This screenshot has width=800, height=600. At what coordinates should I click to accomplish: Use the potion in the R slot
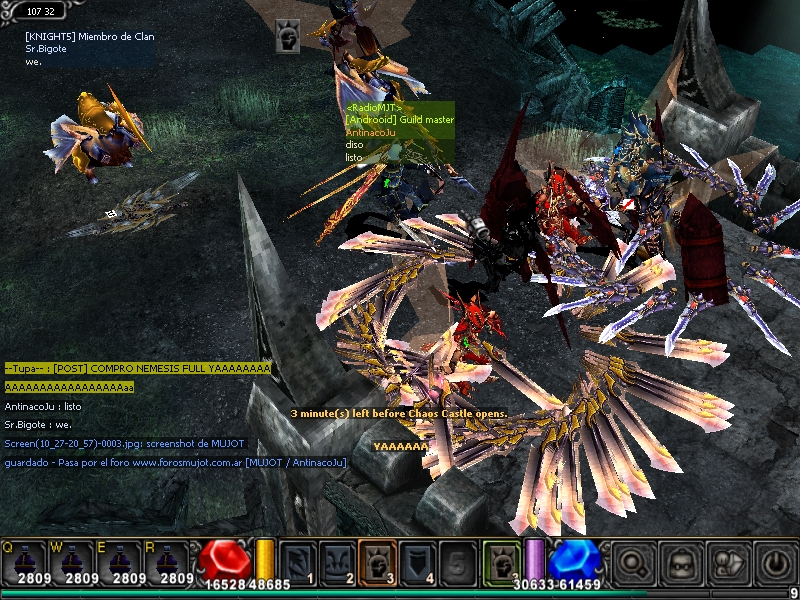[169, 562]
